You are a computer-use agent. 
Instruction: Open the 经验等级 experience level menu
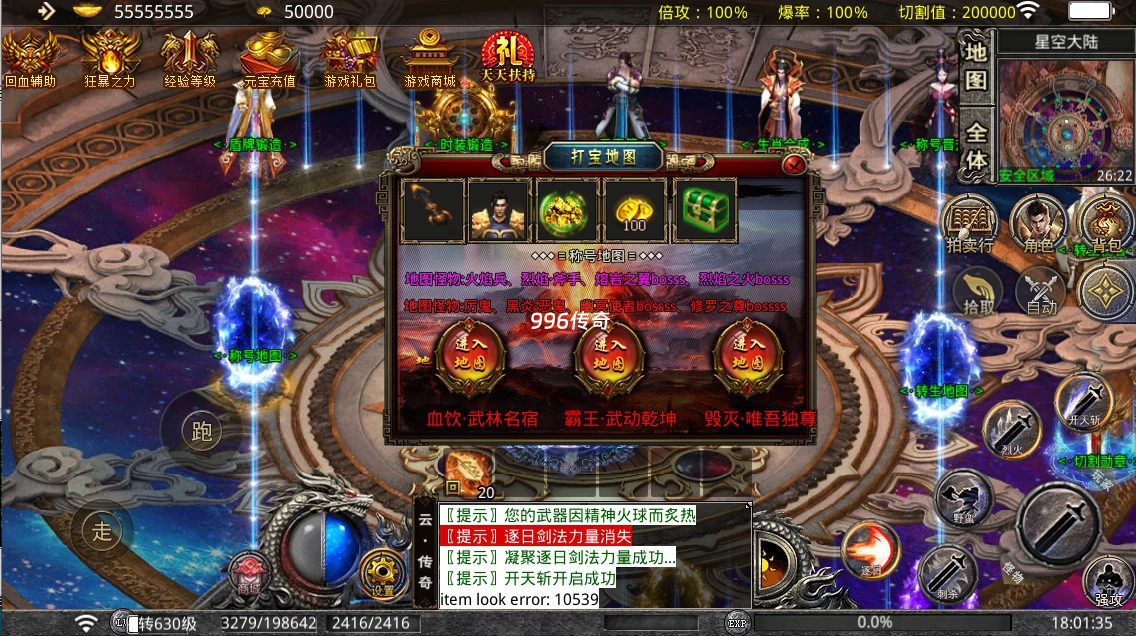(x=190, y=58)
